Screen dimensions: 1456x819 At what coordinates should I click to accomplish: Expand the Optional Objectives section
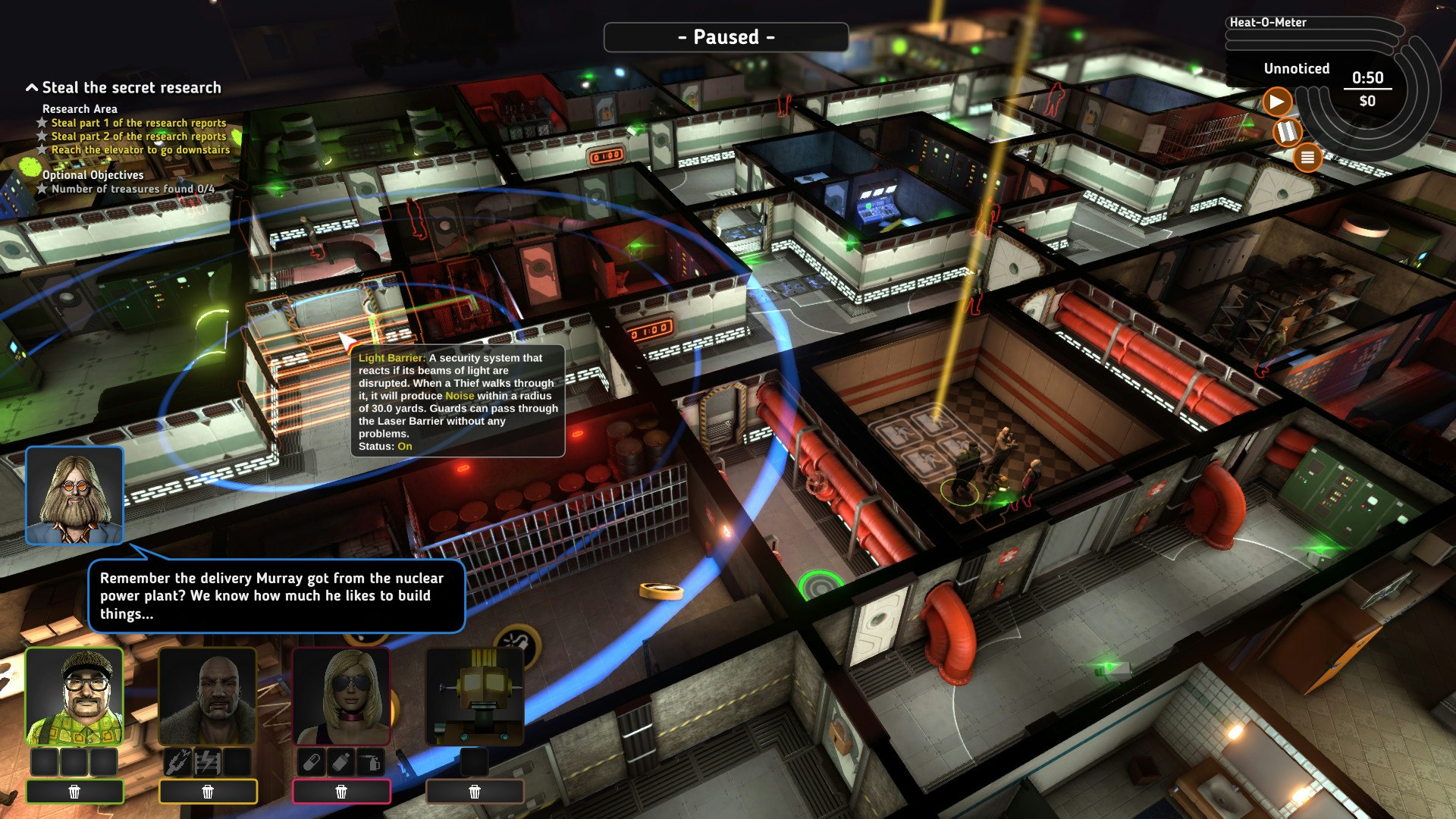[93, 175]
